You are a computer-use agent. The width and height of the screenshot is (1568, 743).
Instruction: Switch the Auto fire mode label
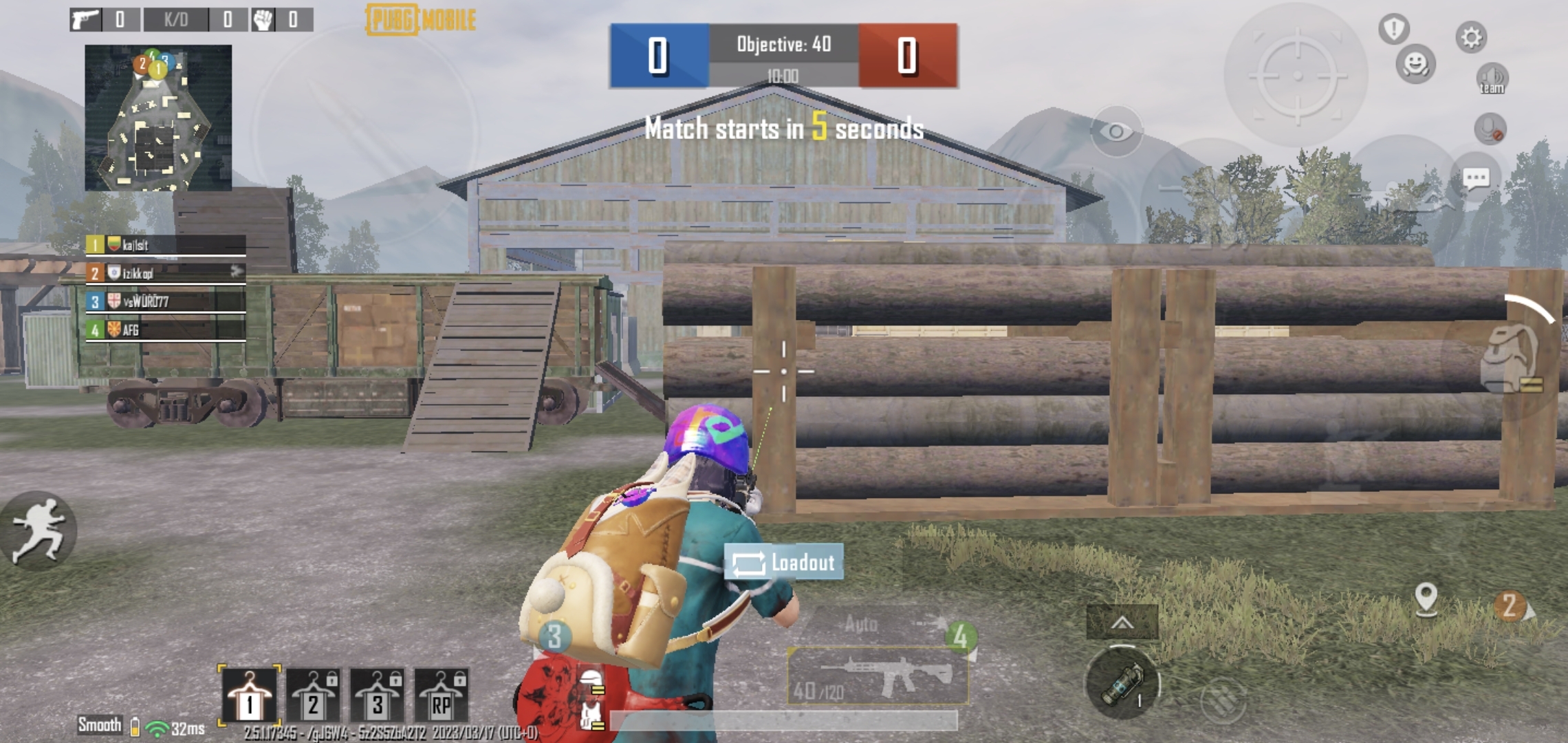pos(862,623)
